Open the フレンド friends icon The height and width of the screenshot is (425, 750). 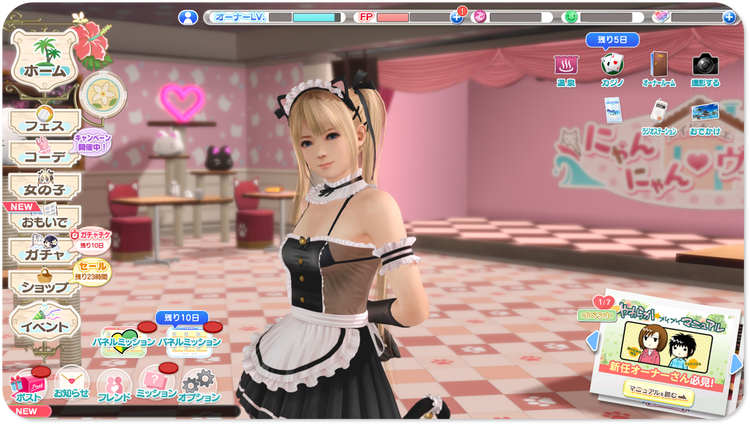tap(113, 385)
